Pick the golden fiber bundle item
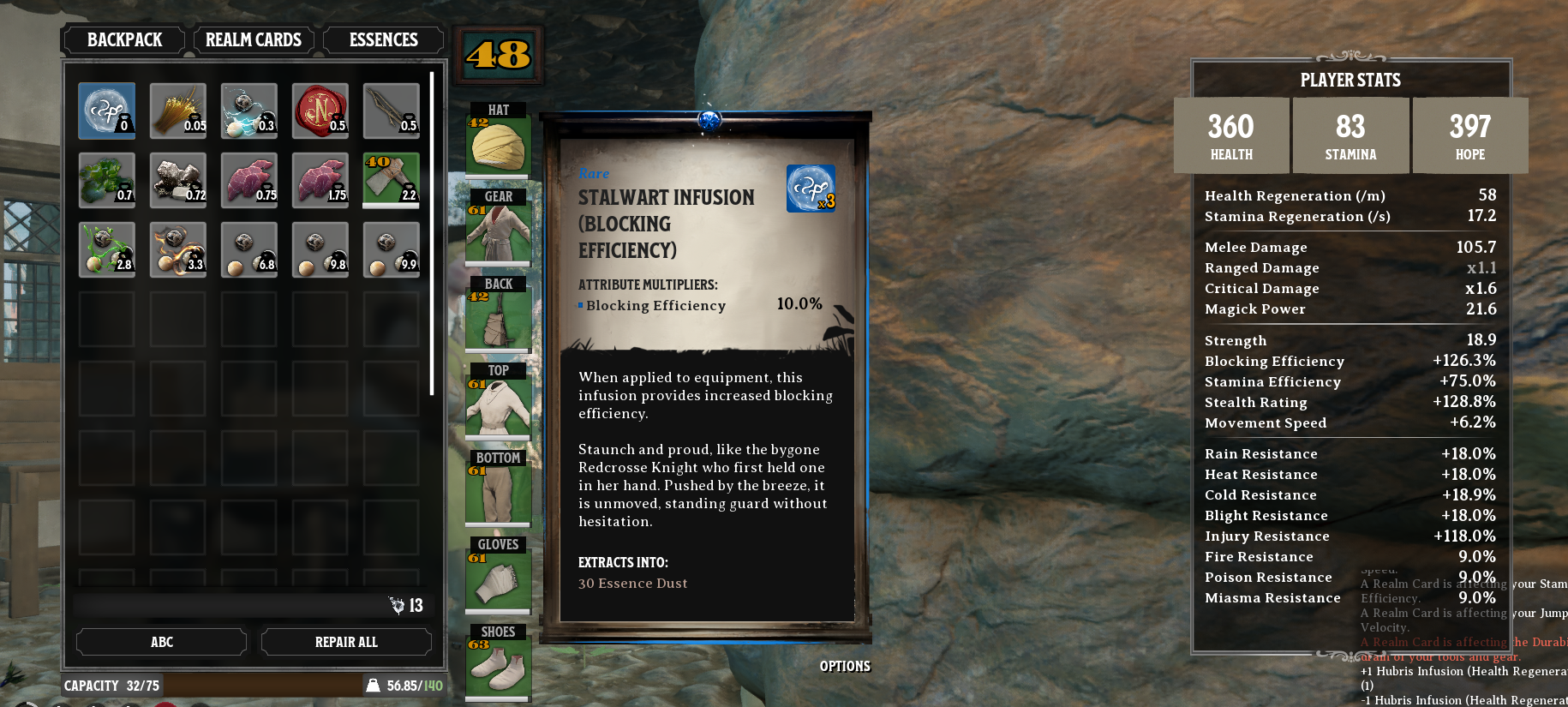The image size is (1568, 707). tap(177, 111)
